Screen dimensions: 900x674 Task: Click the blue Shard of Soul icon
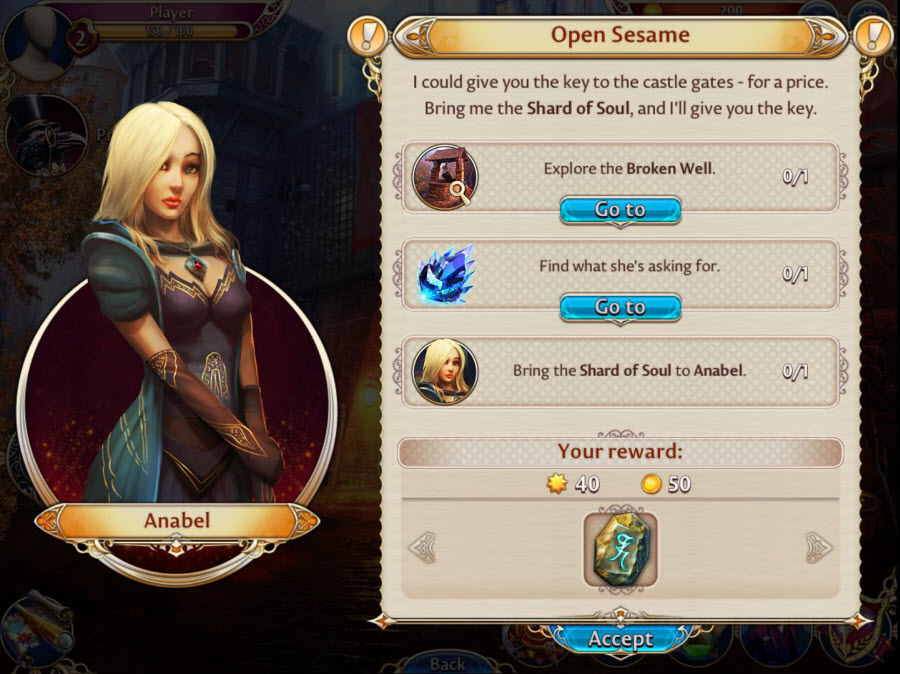[x=445, y=273]
